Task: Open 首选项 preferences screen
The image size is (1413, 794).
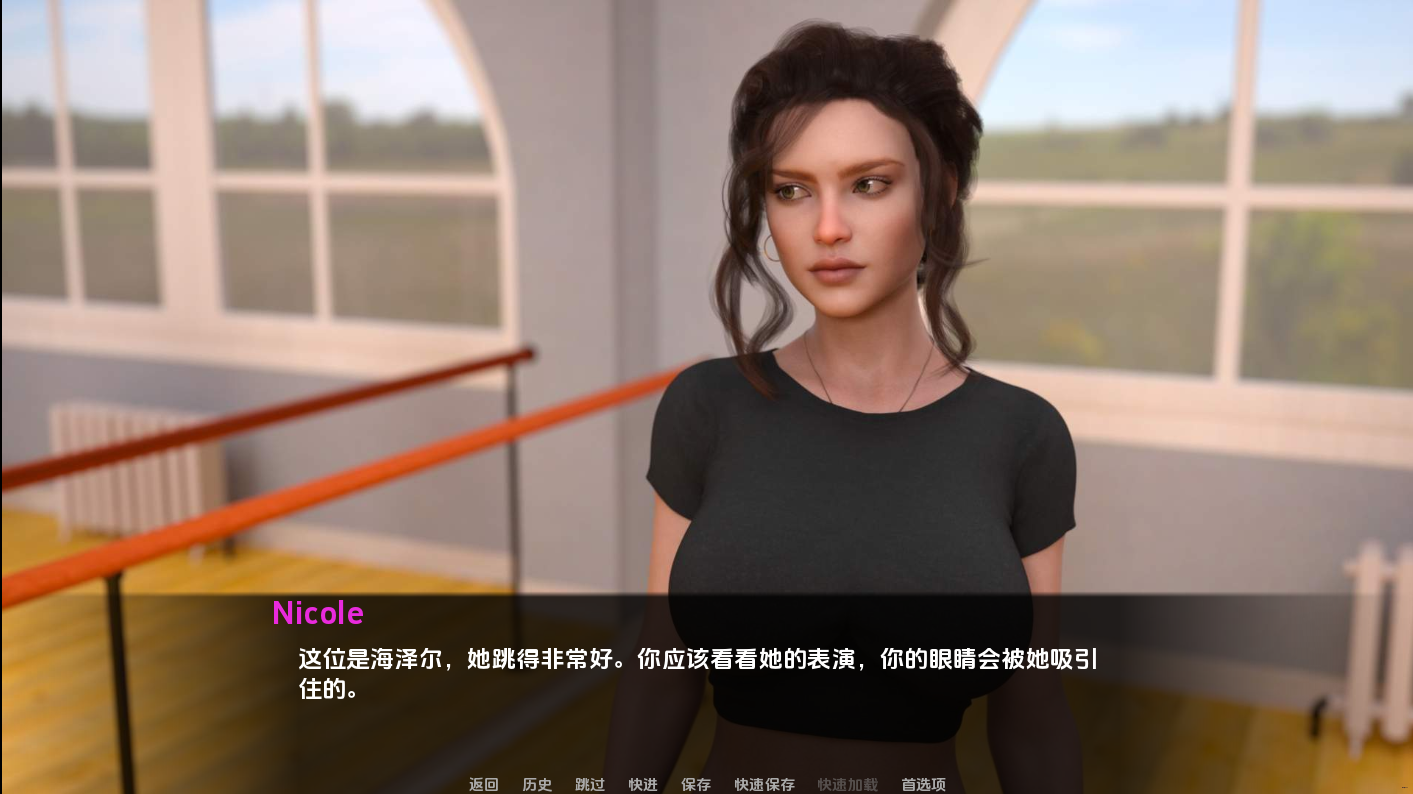Action: (920, 785)
